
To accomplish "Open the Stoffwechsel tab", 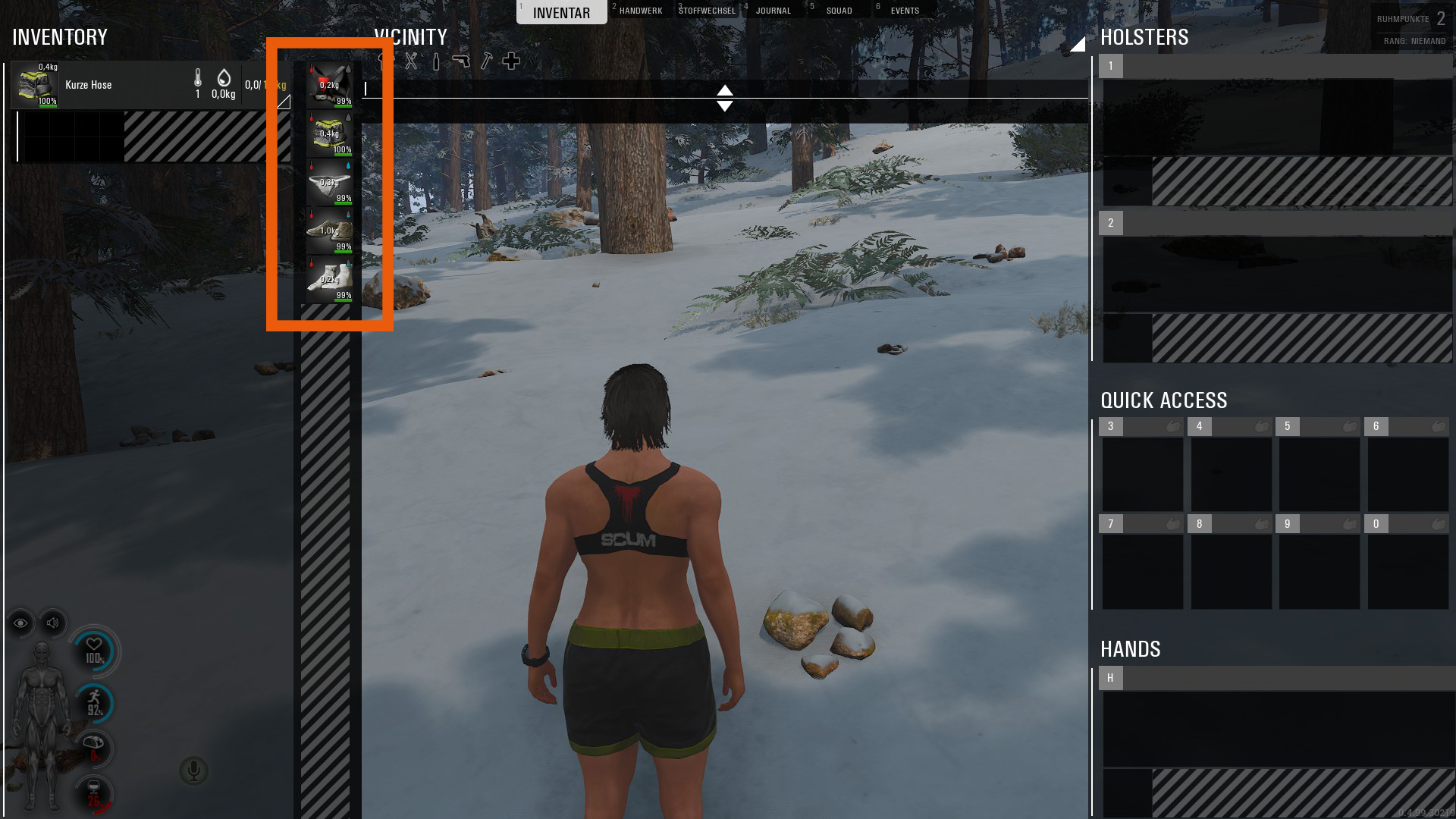I will click(x=707, y=11).
